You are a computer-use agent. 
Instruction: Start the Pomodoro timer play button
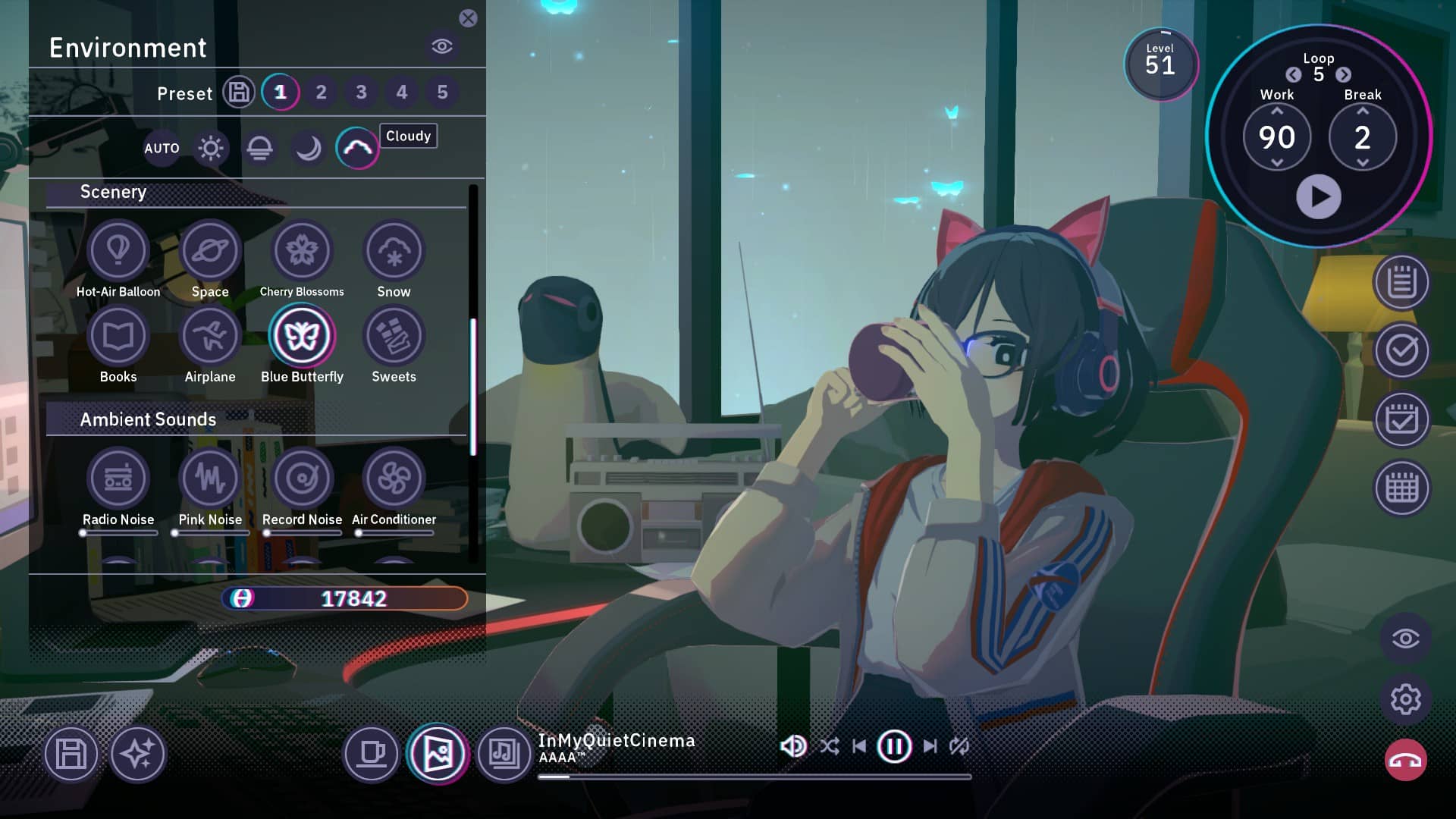(1319, 196)
